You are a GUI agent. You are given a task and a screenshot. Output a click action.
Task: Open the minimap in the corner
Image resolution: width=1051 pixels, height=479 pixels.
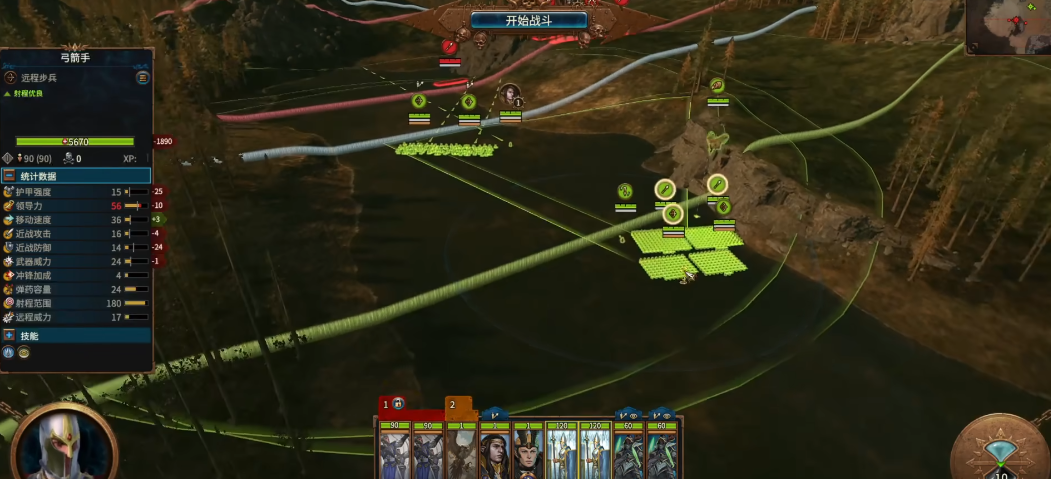(1008, 26)
